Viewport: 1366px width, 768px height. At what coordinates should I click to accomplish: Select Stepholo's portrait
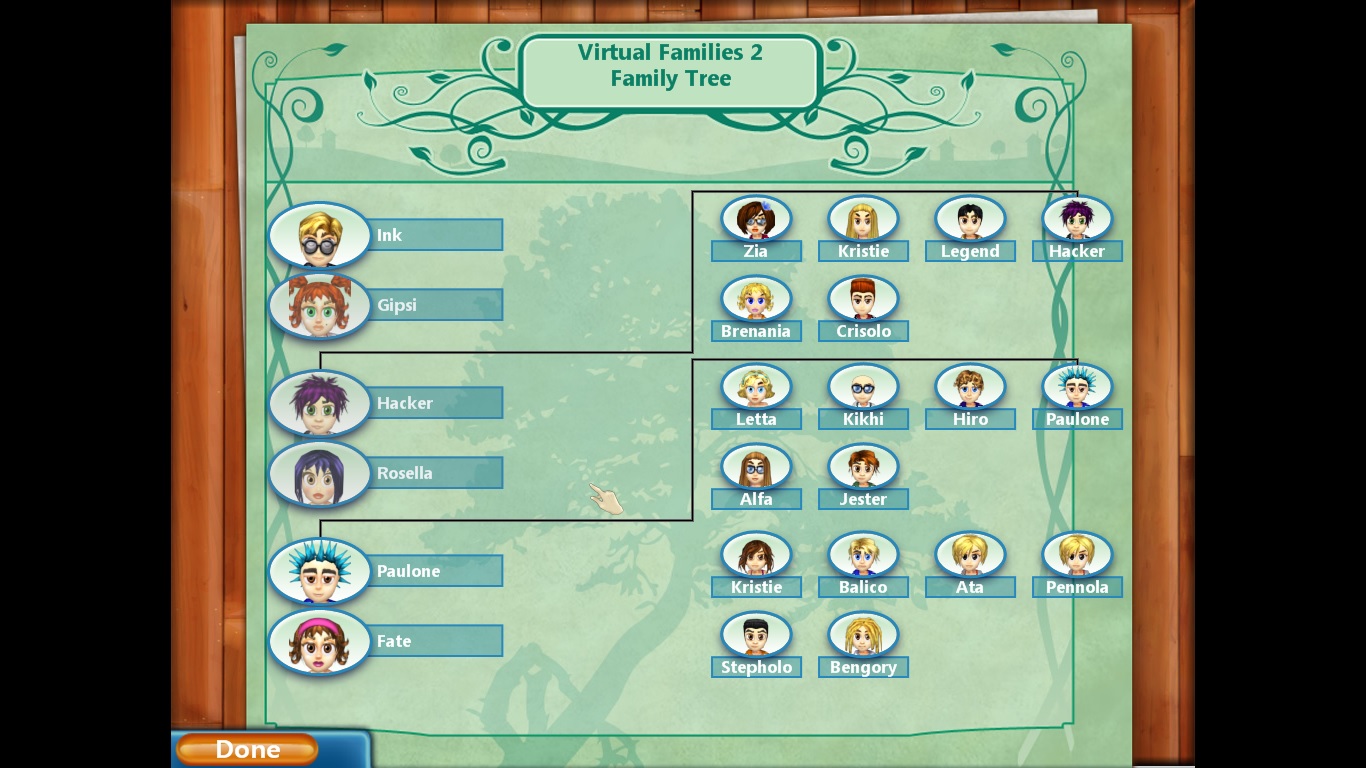point(756,635)
